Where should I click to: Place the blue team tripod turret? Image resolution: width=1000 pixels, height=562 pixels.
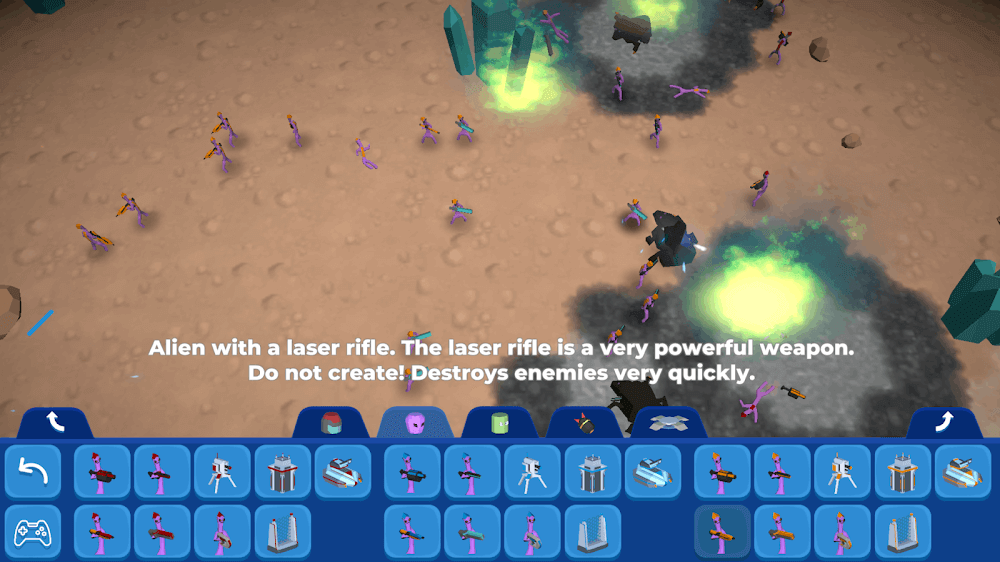point(532,472)
